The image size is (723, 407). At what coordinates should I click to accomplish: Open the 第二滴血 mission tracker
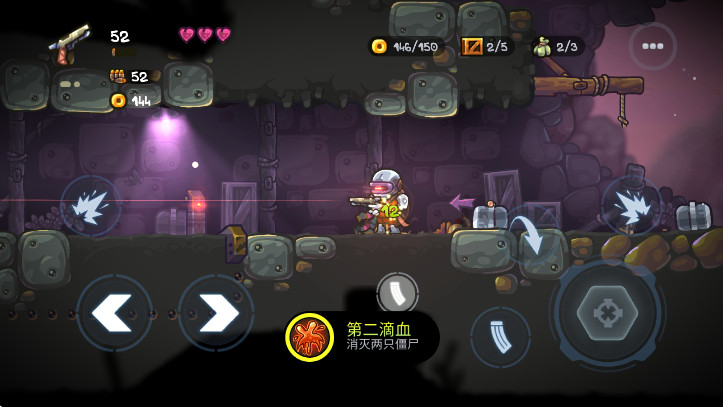tap(360, 336)
